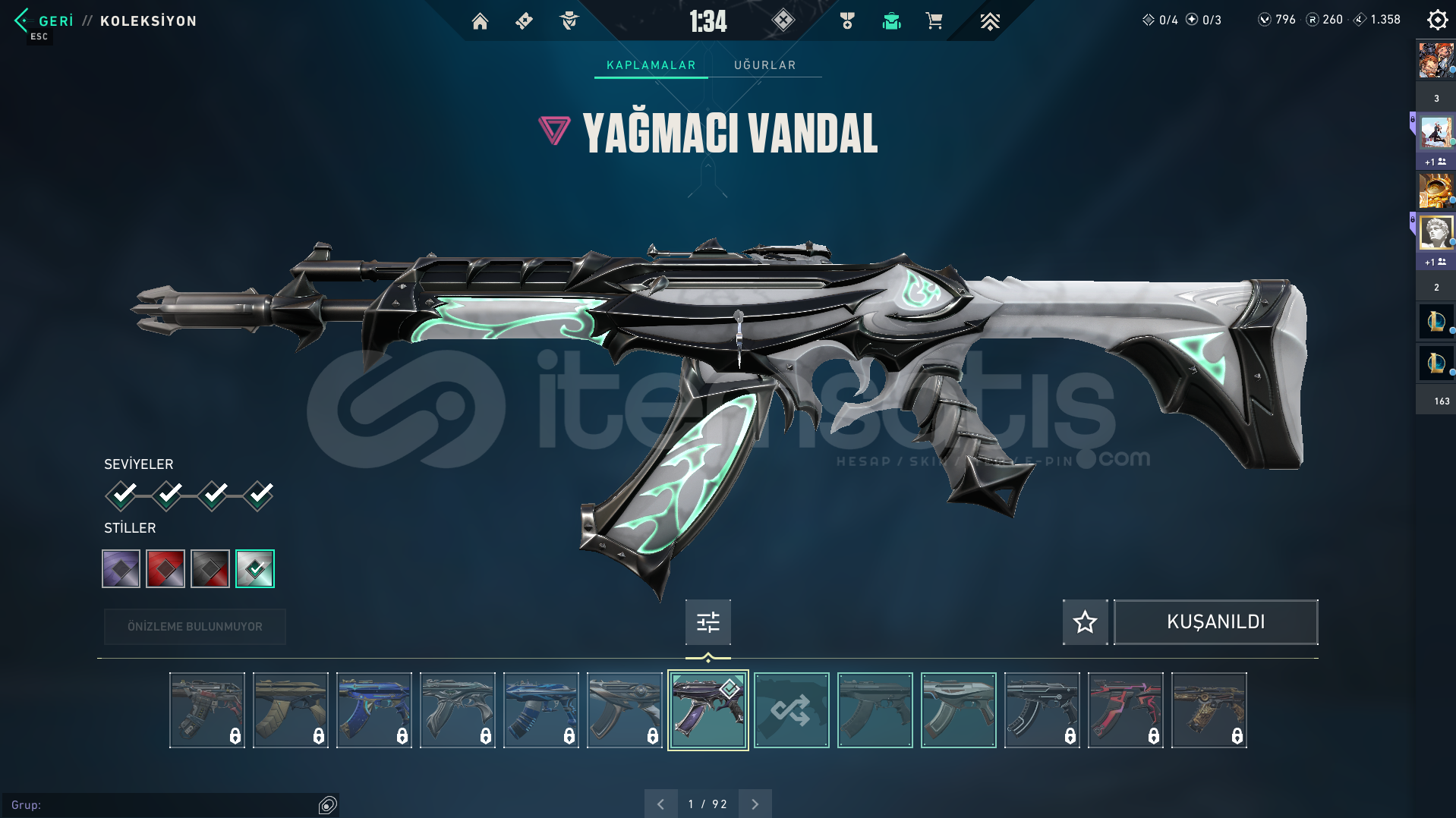Select the purple style variant under STİLLER

pos(120,568)
